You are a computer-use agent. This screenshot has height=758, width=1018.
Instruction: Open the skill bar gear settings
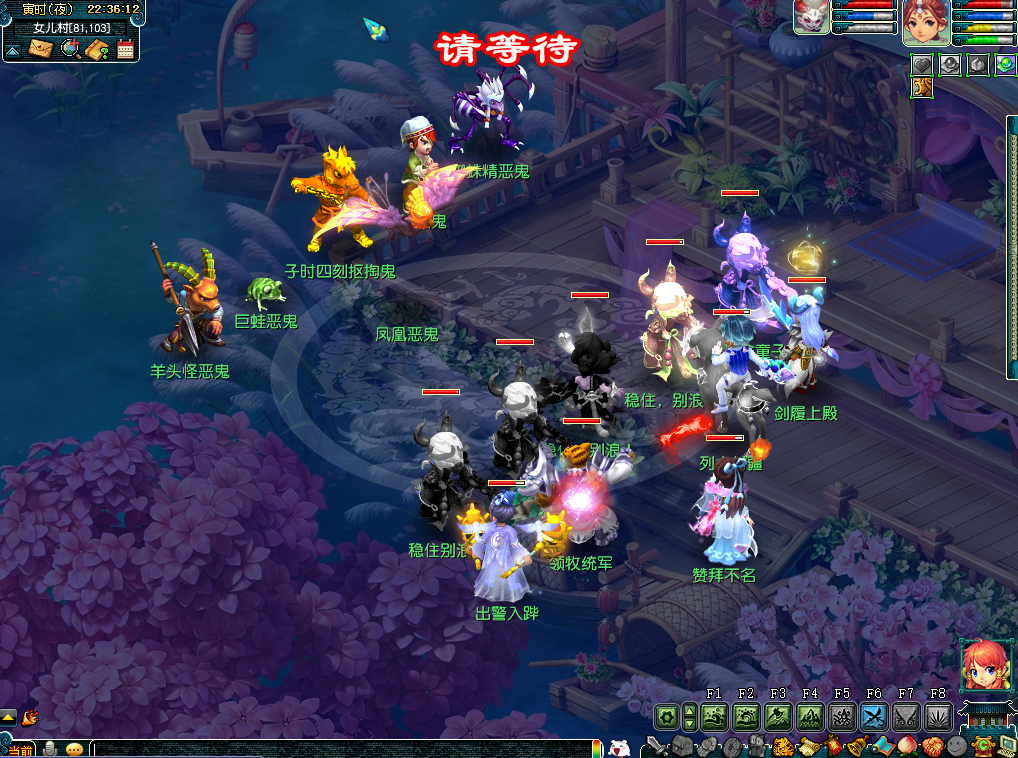pos(666,716)
